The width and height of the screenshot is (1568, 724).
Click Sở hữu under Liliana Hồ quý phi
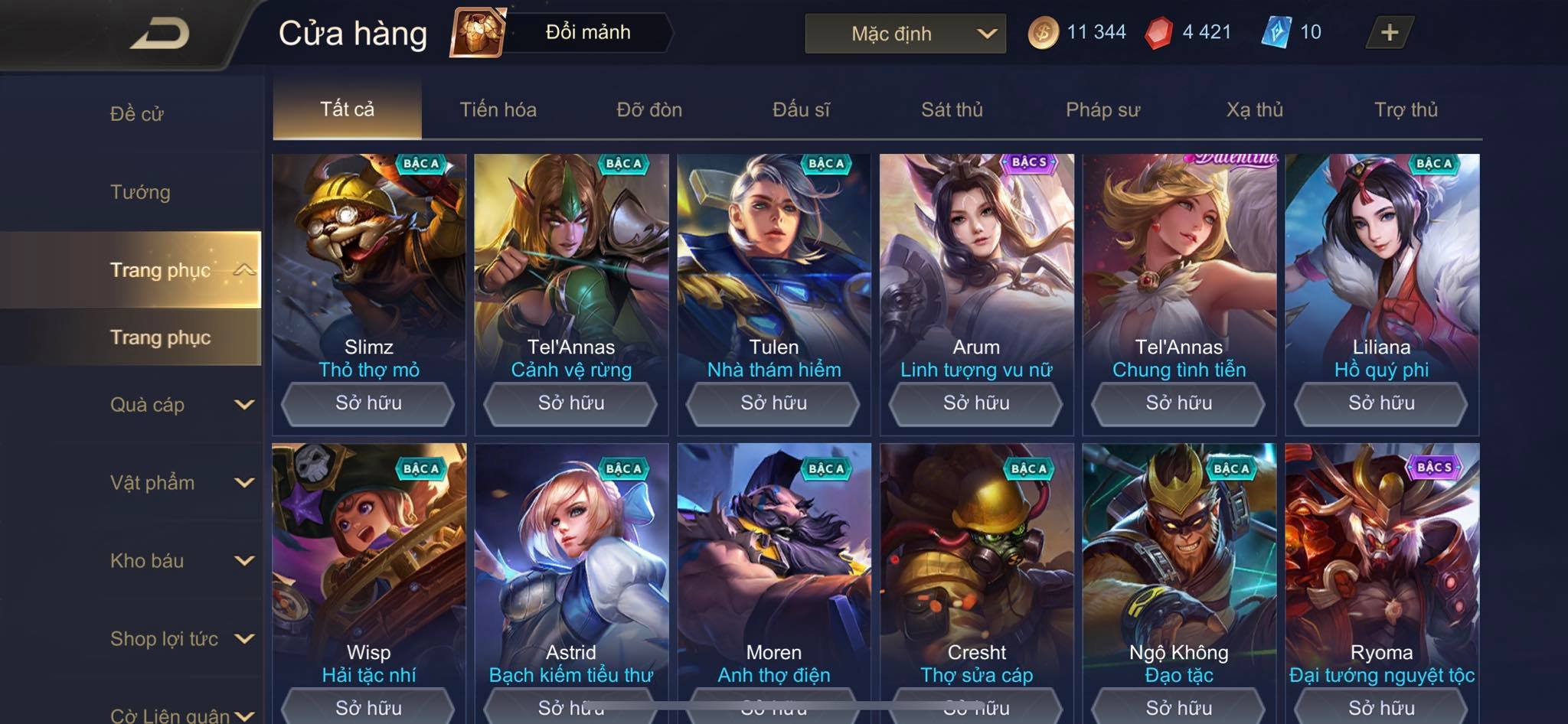(x=1381, y=403)
